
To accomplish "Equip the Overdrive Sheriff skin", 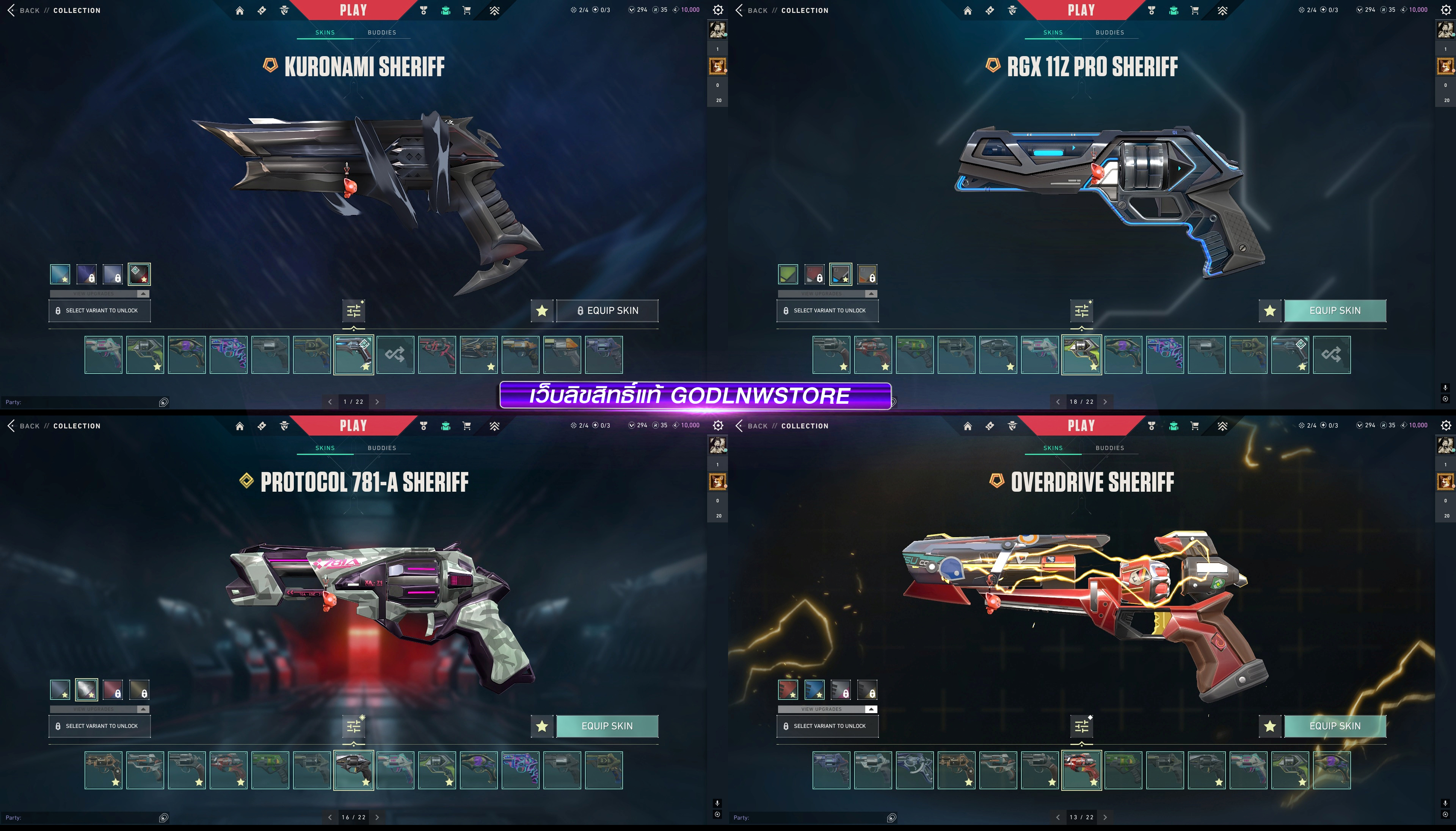I will click(x=1334, y=726).
